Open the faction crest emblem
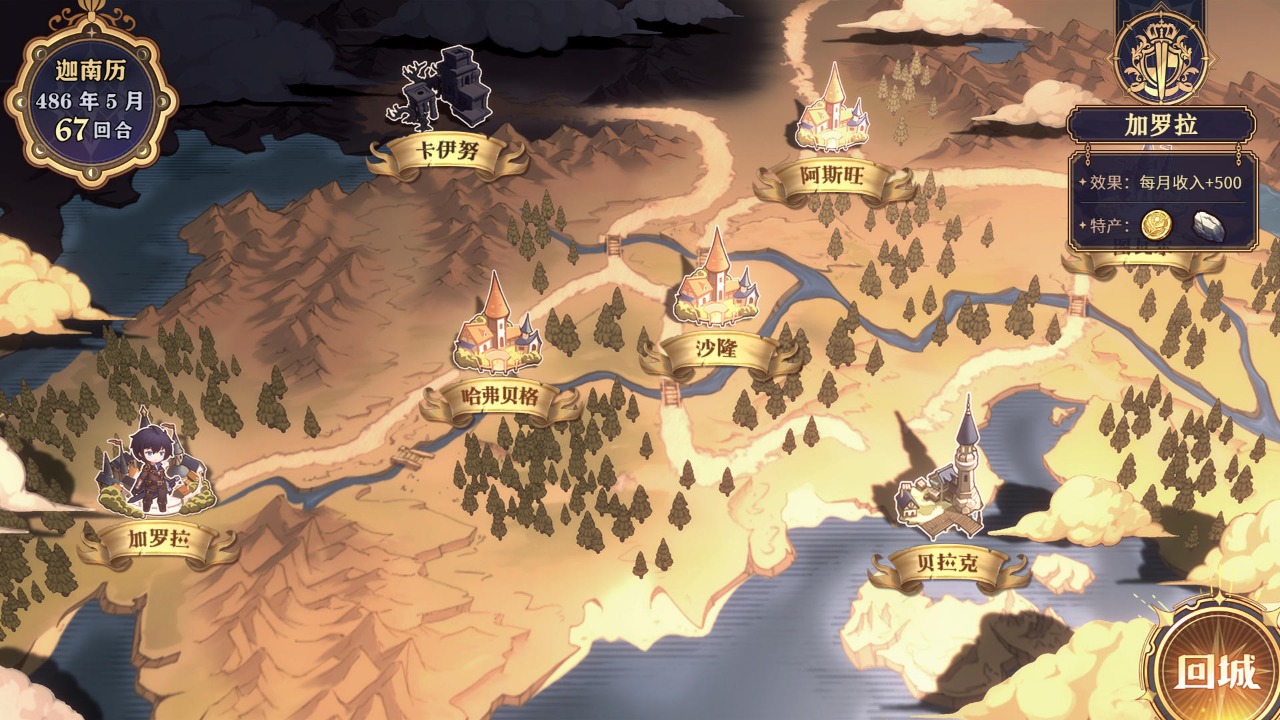 coord(1161,54)
